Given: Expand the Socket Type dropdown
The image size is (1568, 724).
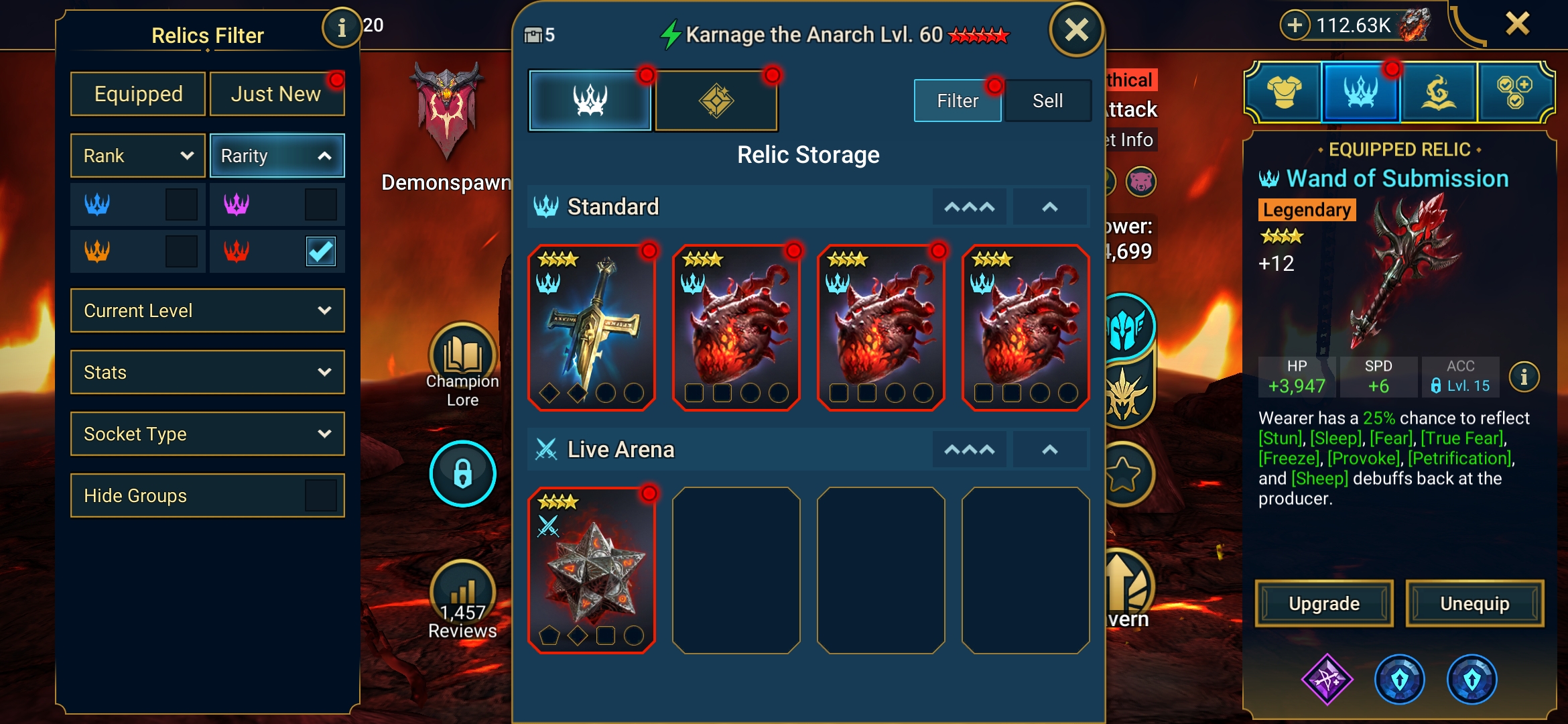Looking at the screenshot, I should pyautogui.click(x=208, y=434).
